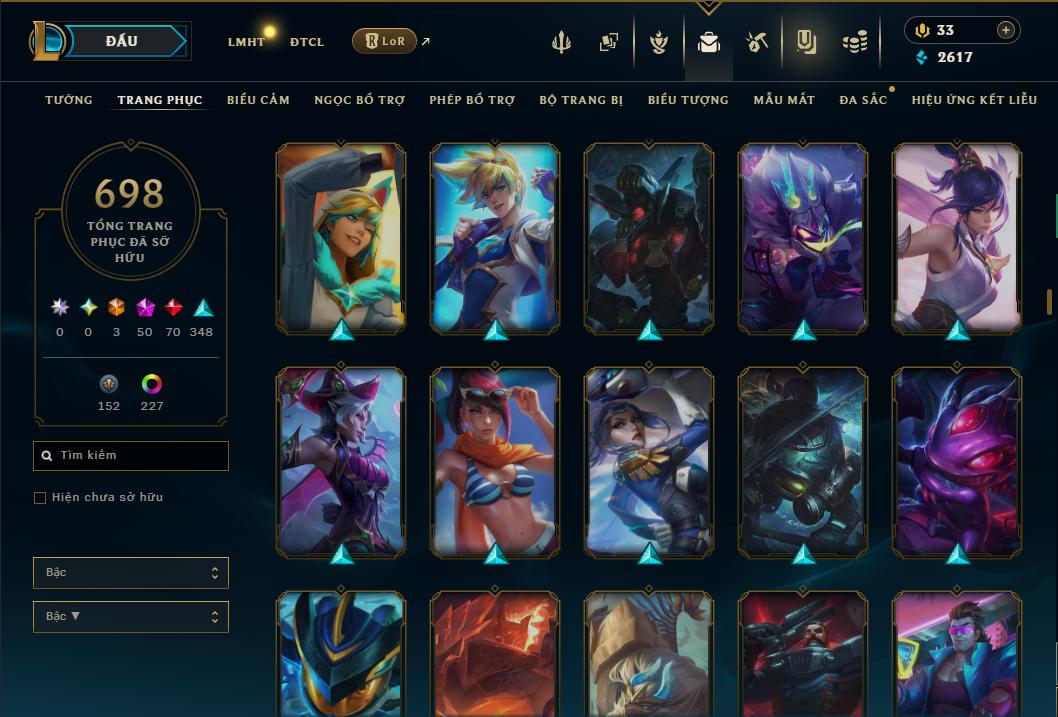Switch to the LMHT game tab
Image resolution: width=1058 pixels, height=717 pixels.
pyautogui.click(x=246, y=42)
